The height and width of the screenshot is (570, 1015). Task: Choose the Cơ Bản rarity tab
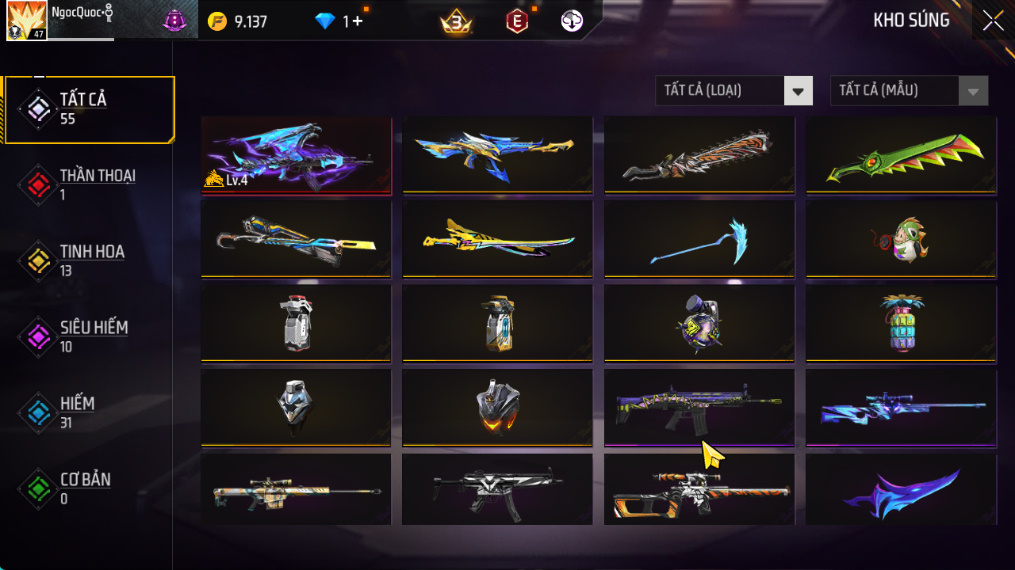click(x=89, y=488)
